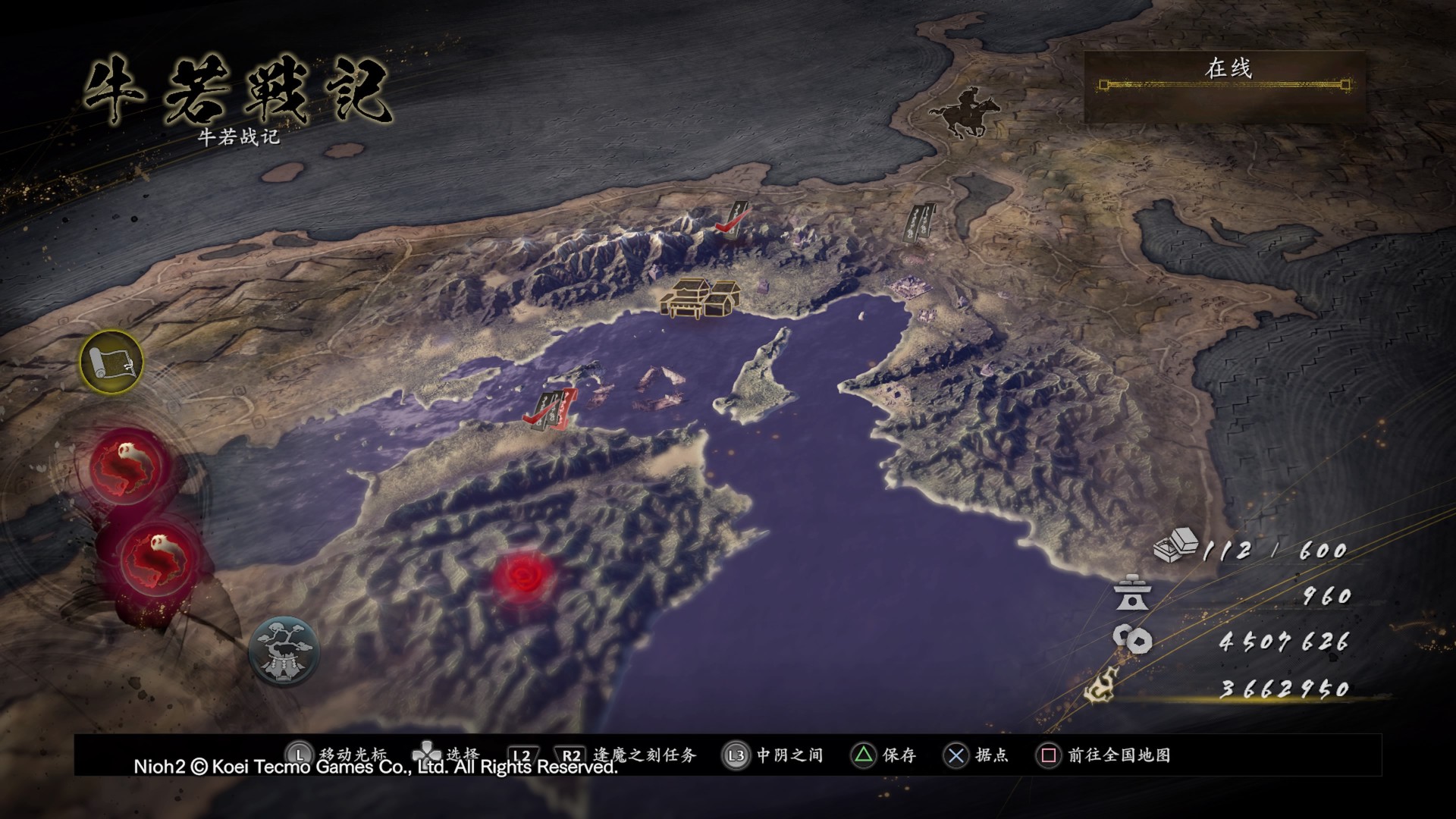Viewport: 1456px width, 819px height.
Task: Select the horseback rider map marker
Action: (x=959, y=112)
